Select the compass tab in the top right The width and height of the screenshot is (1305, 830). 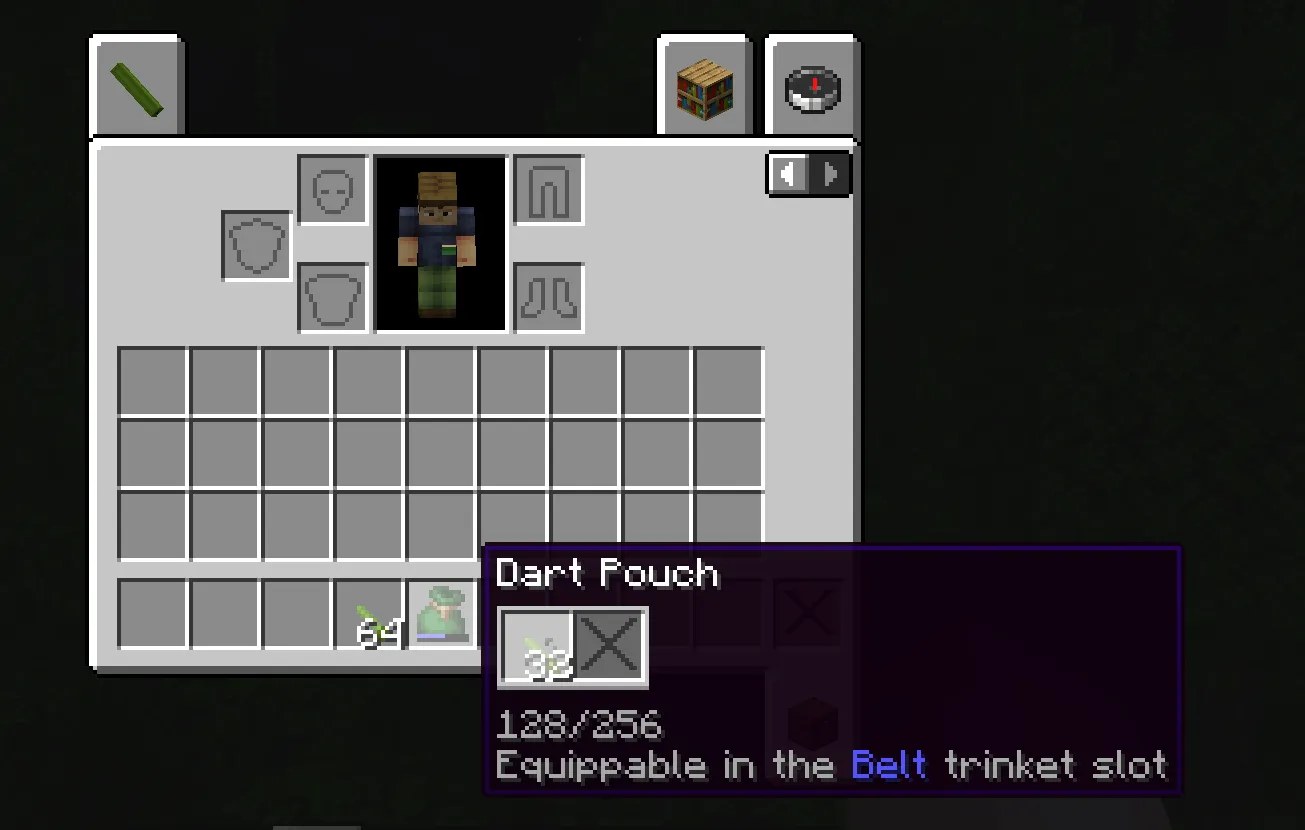[x=810, y=86]
